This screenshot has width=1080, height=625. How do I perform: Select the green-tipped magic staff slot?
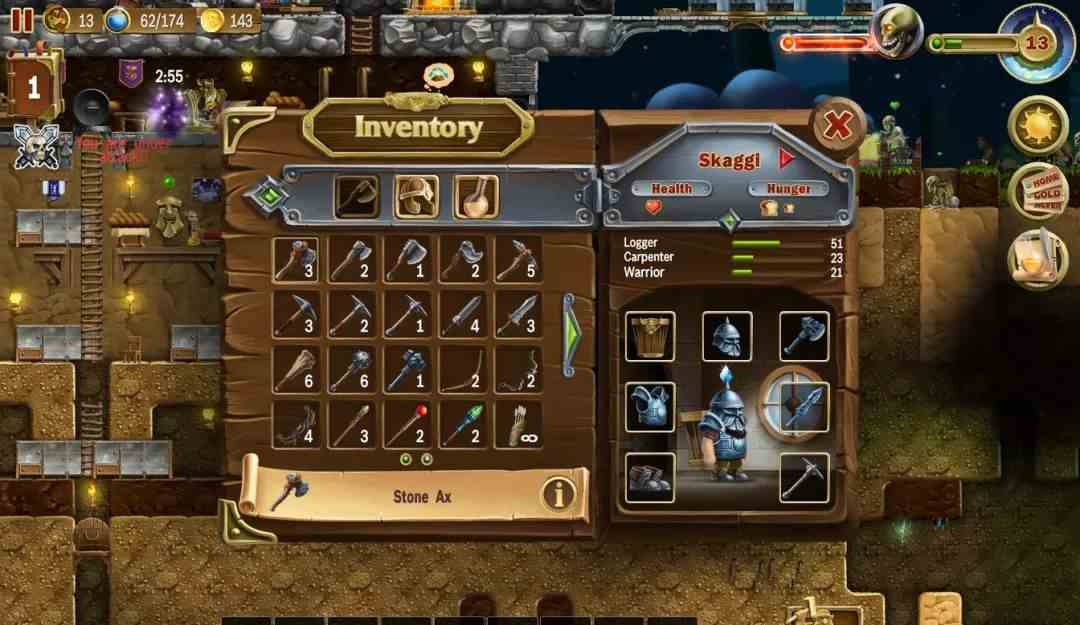click(462, 425)
